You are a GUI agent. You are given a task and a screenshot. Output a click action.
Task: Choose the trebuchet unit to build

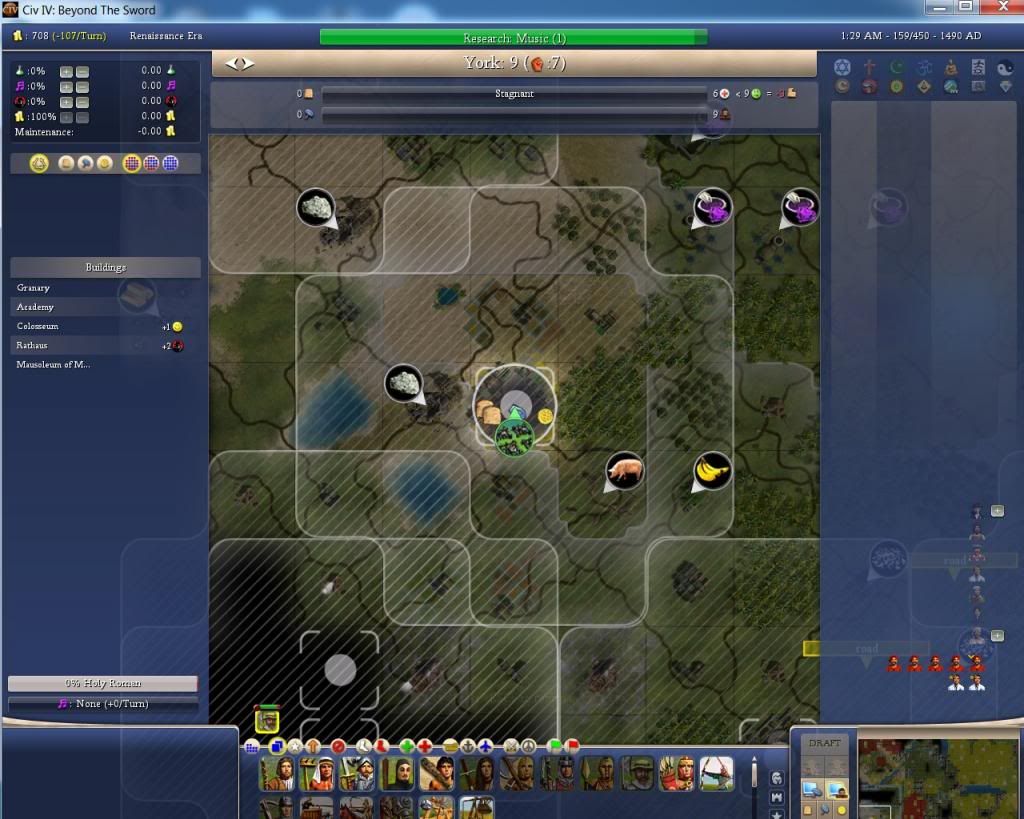(x=475, y=807)
